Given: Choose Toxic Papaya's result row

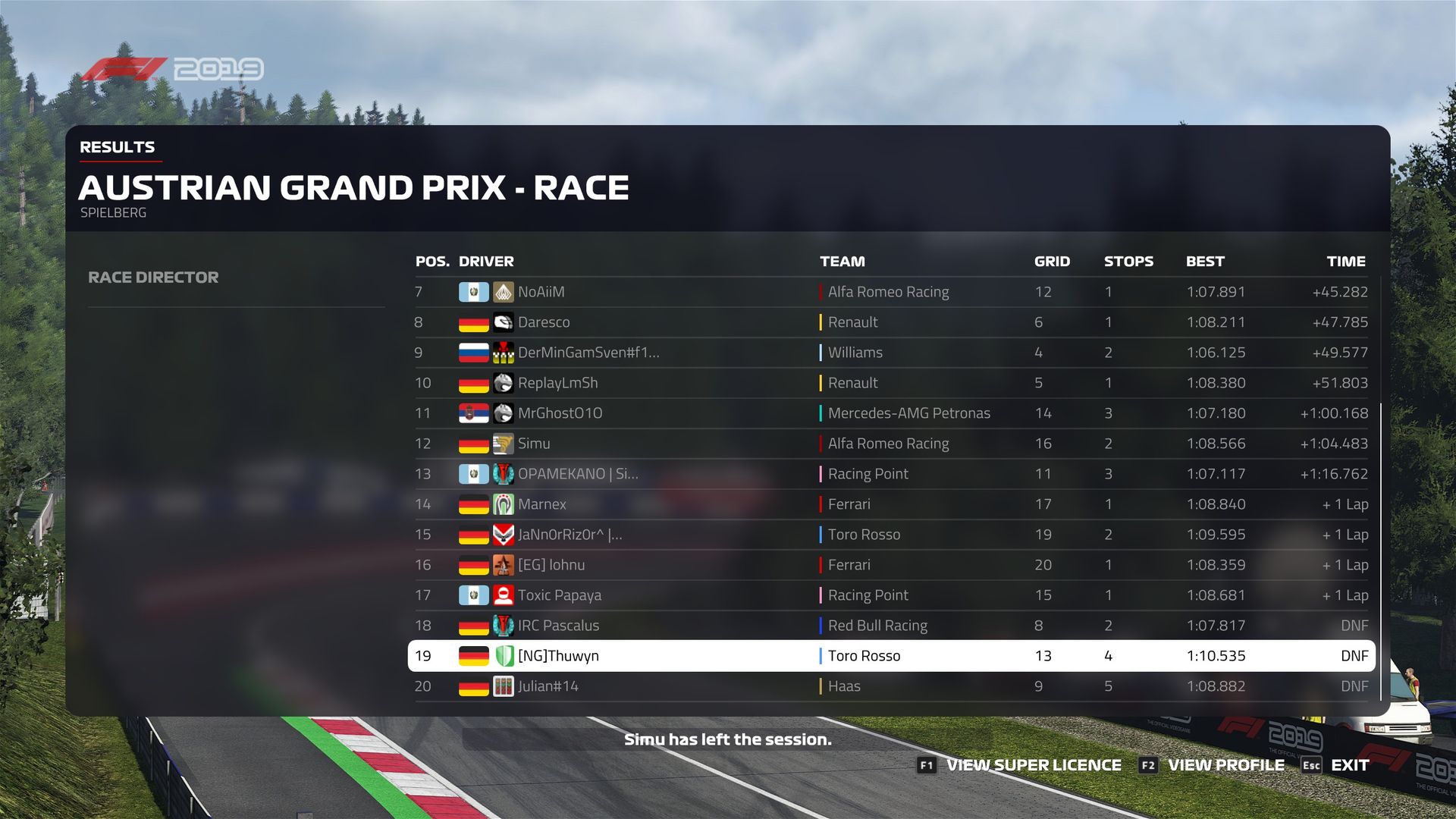Looking at the screenshot, I should [891, 595].
